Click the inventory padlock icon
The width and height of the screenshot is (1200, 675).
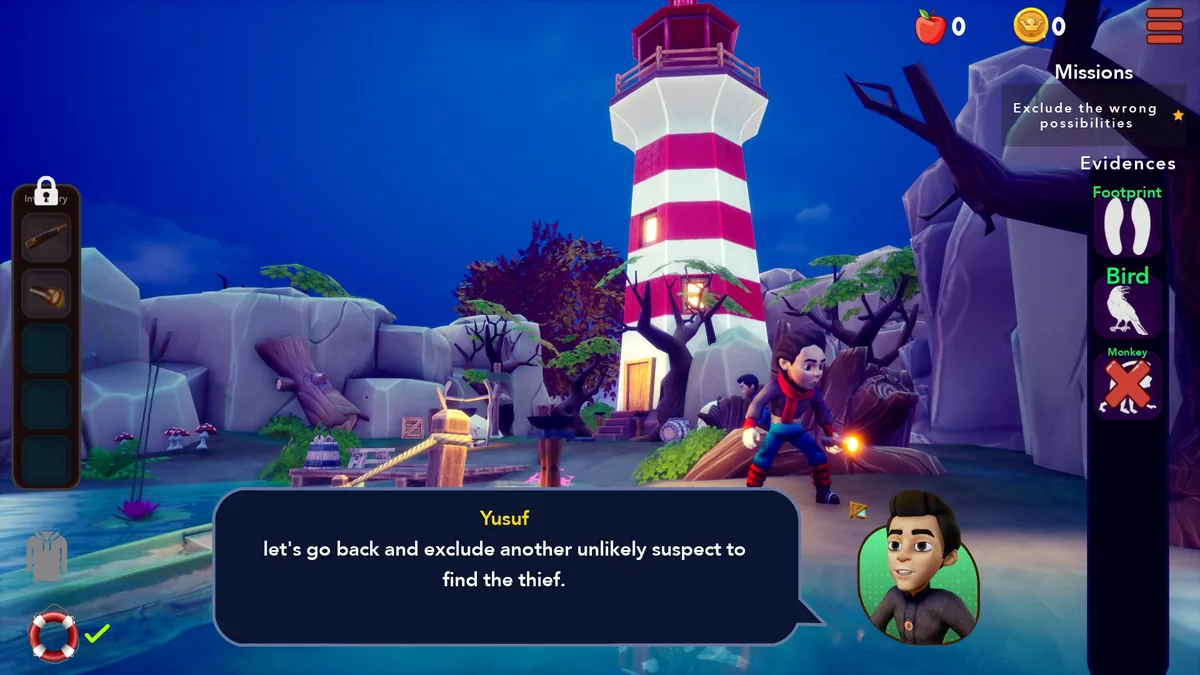(x=45, y=189)
